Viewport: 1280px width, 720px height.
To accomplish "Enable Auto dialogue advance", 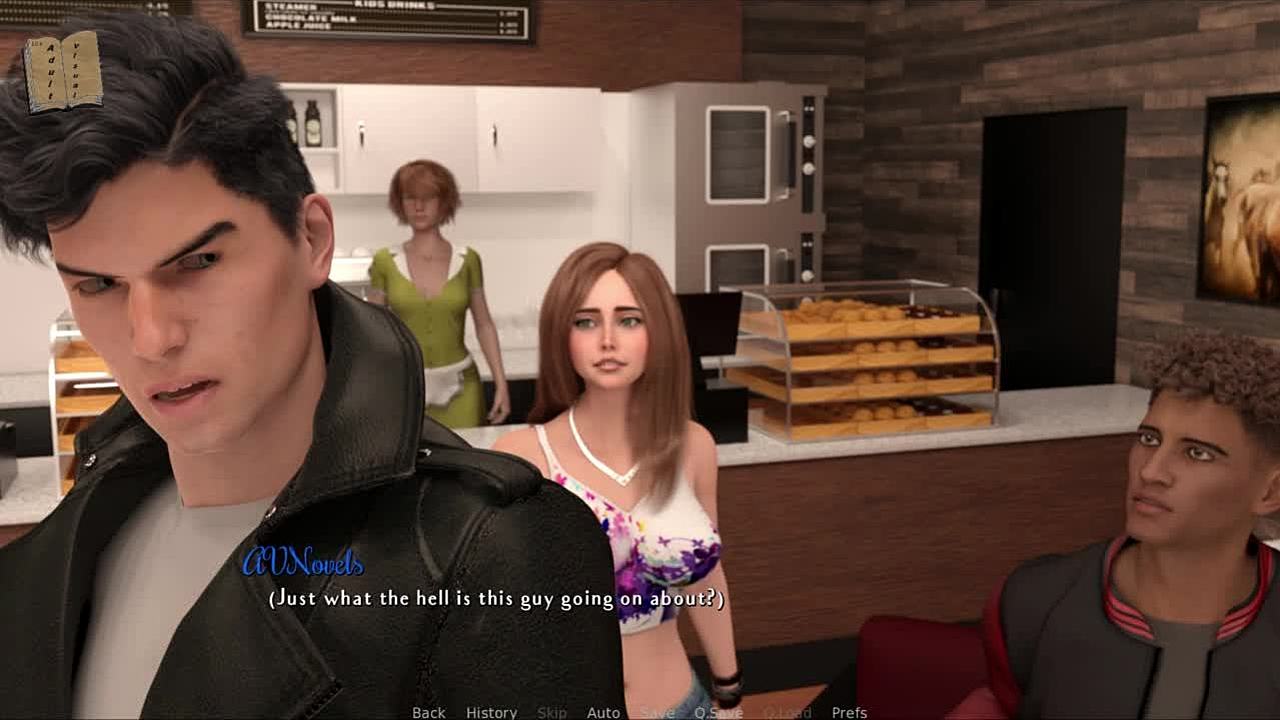I will point(603,712).
